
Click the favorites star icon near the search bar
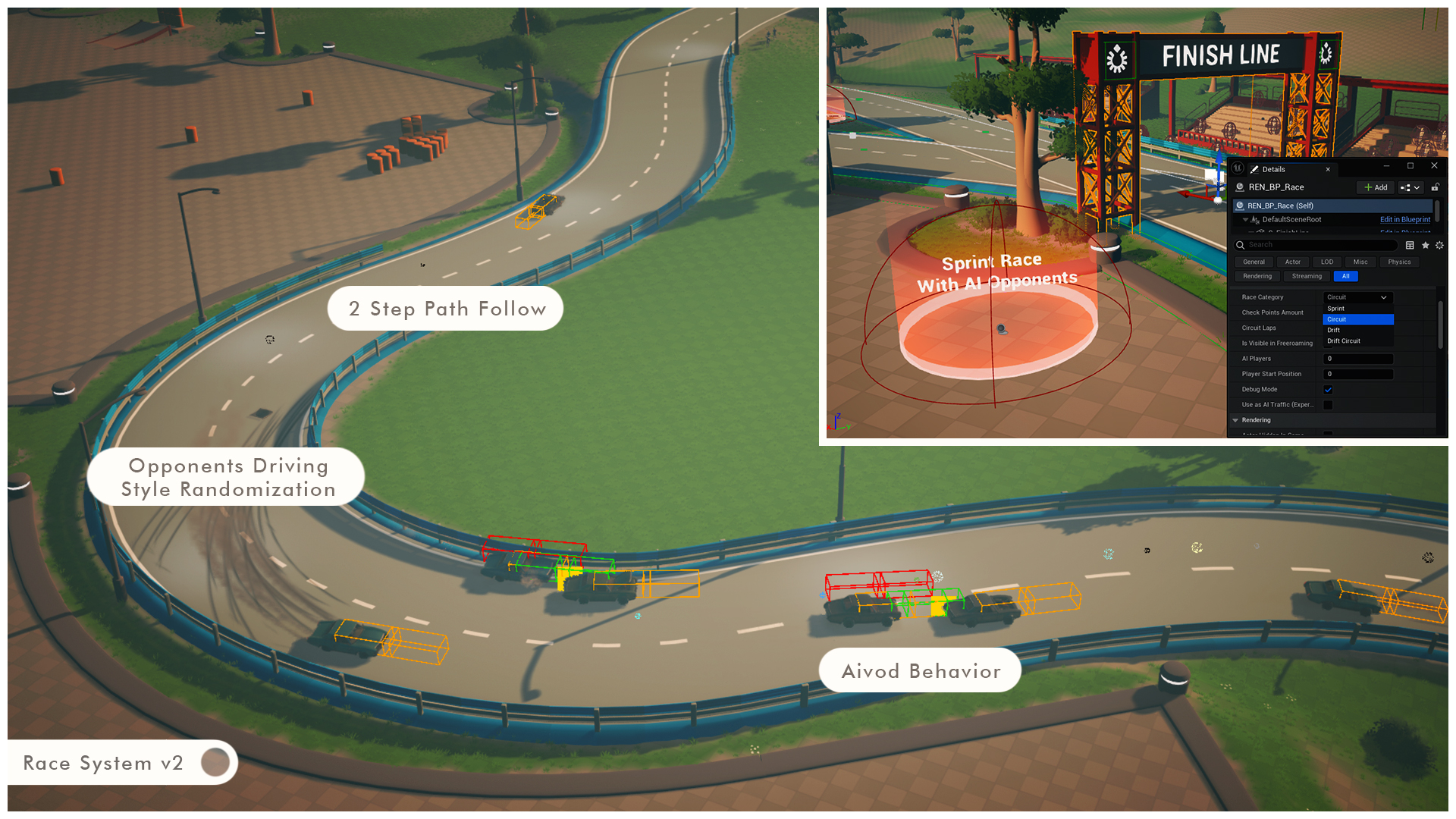pos(1426,245)
